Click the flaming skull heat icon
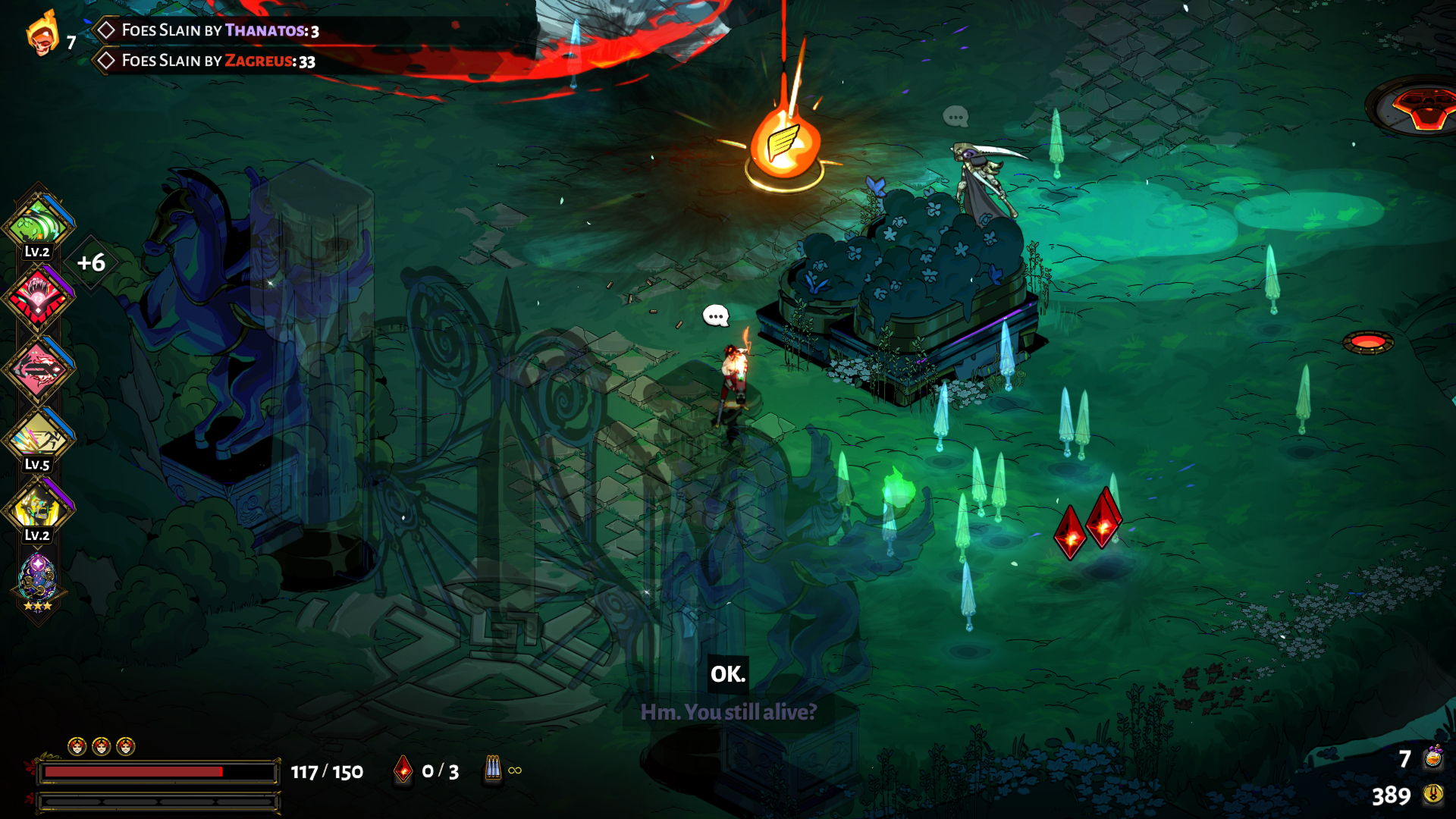The width and height of the screenshot is (1456, 819). (x=42, y=34)
